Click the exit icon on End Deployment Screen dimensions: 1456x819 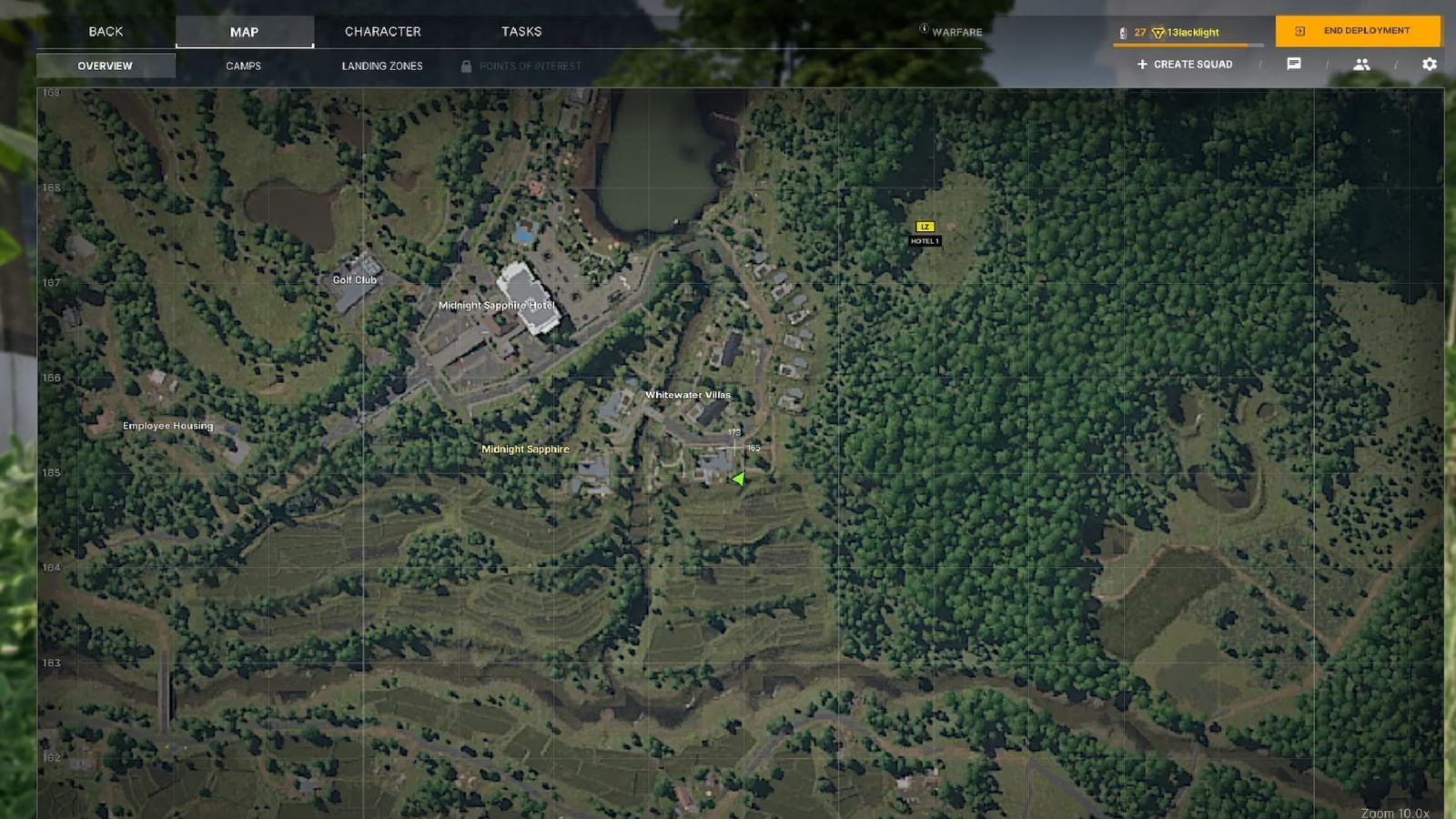point(1298,30)
